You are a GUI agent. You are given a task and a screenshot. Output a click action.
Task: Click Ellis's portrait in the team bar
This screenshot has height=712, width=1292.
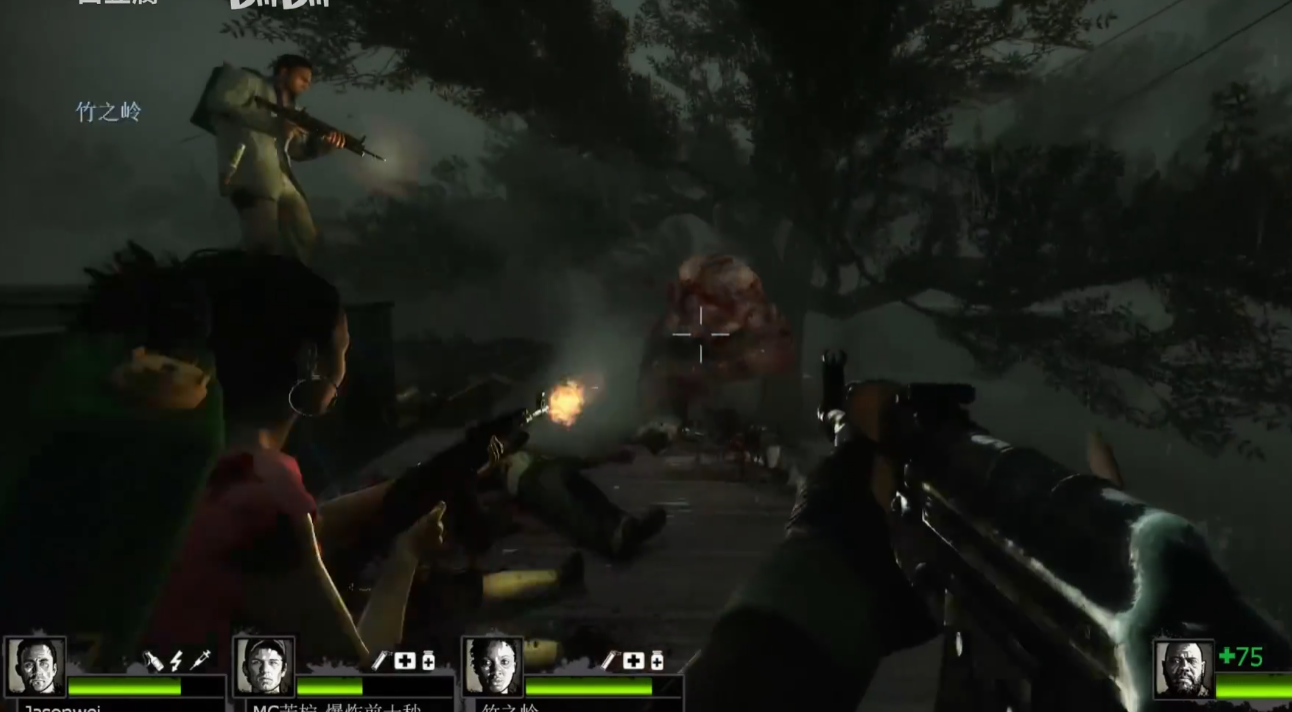point(264,667)
